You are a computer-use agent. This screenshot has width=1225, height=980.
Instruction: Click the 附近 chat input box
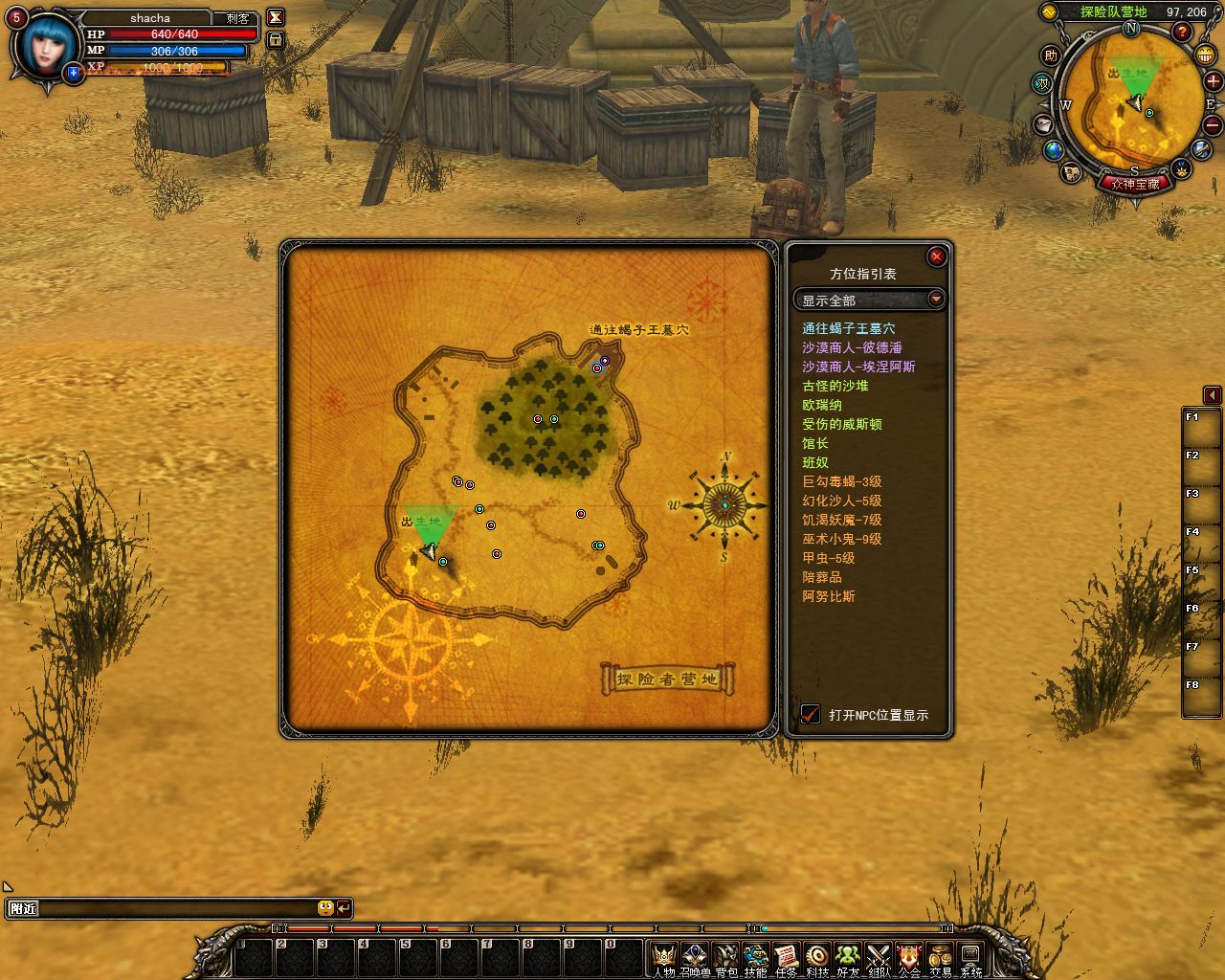[x=172, y=908]
